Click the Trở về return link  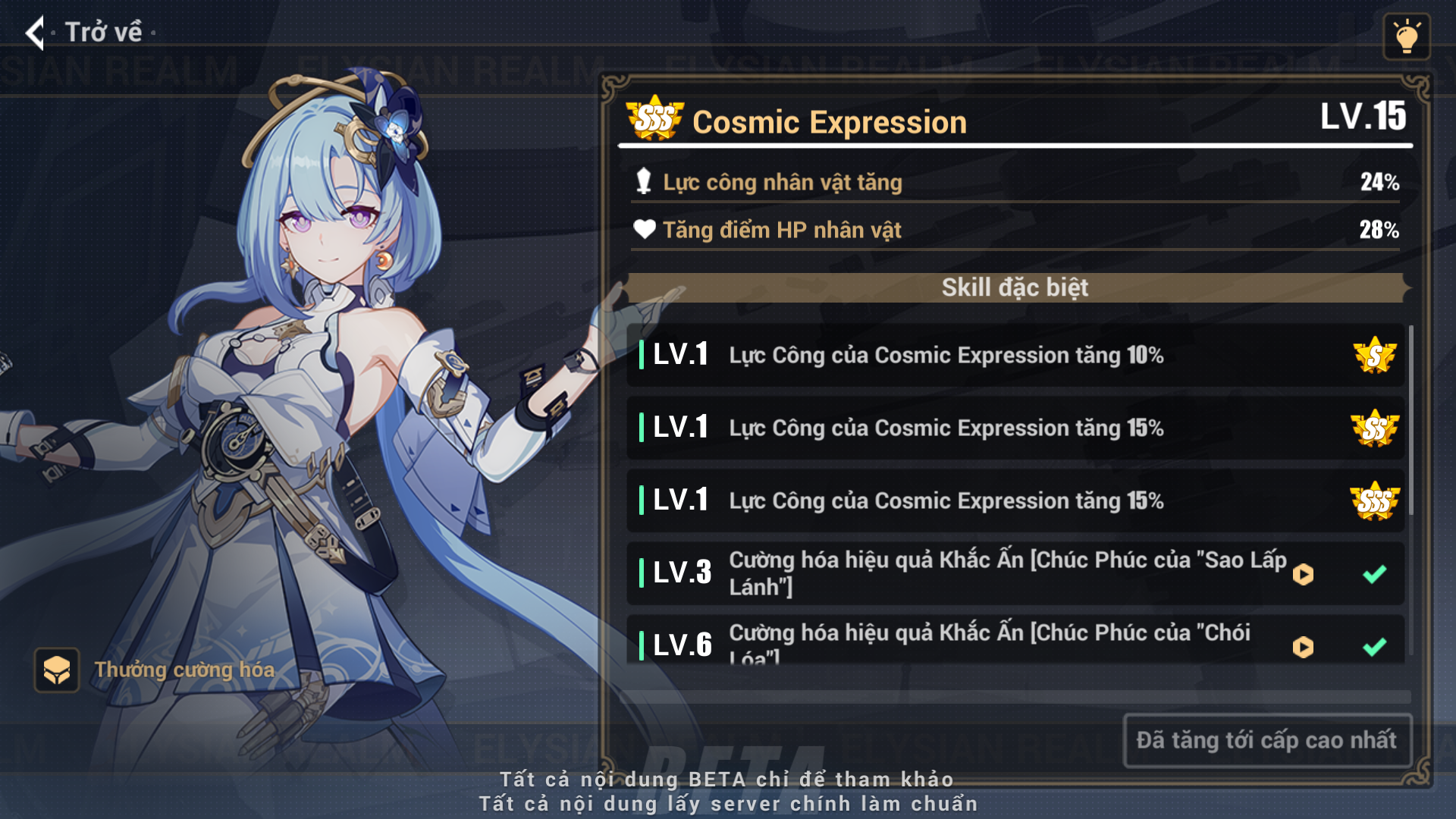103,32
